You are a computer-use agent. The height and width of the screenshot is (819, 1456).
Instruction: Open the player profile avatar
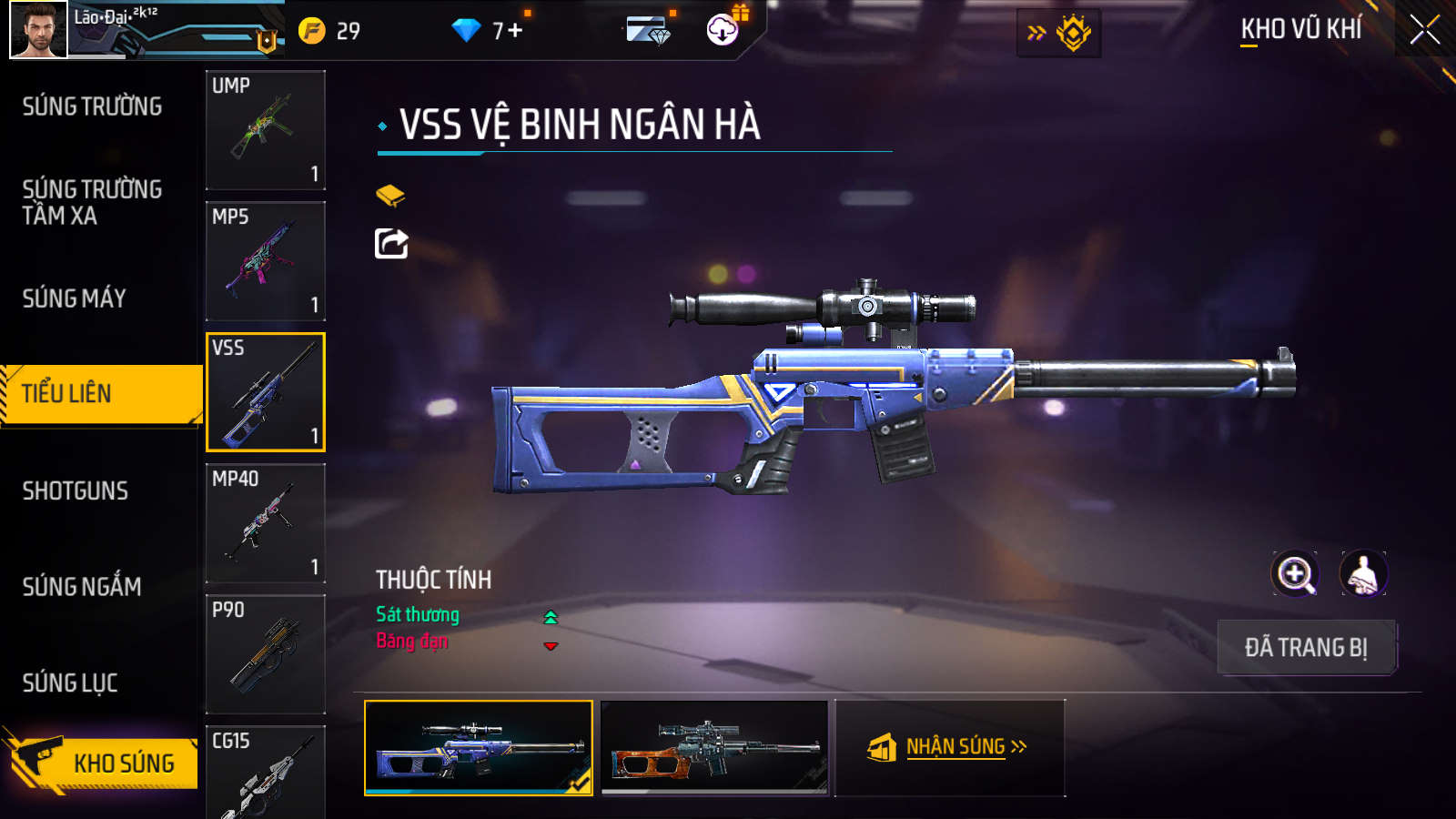point(38,30)
